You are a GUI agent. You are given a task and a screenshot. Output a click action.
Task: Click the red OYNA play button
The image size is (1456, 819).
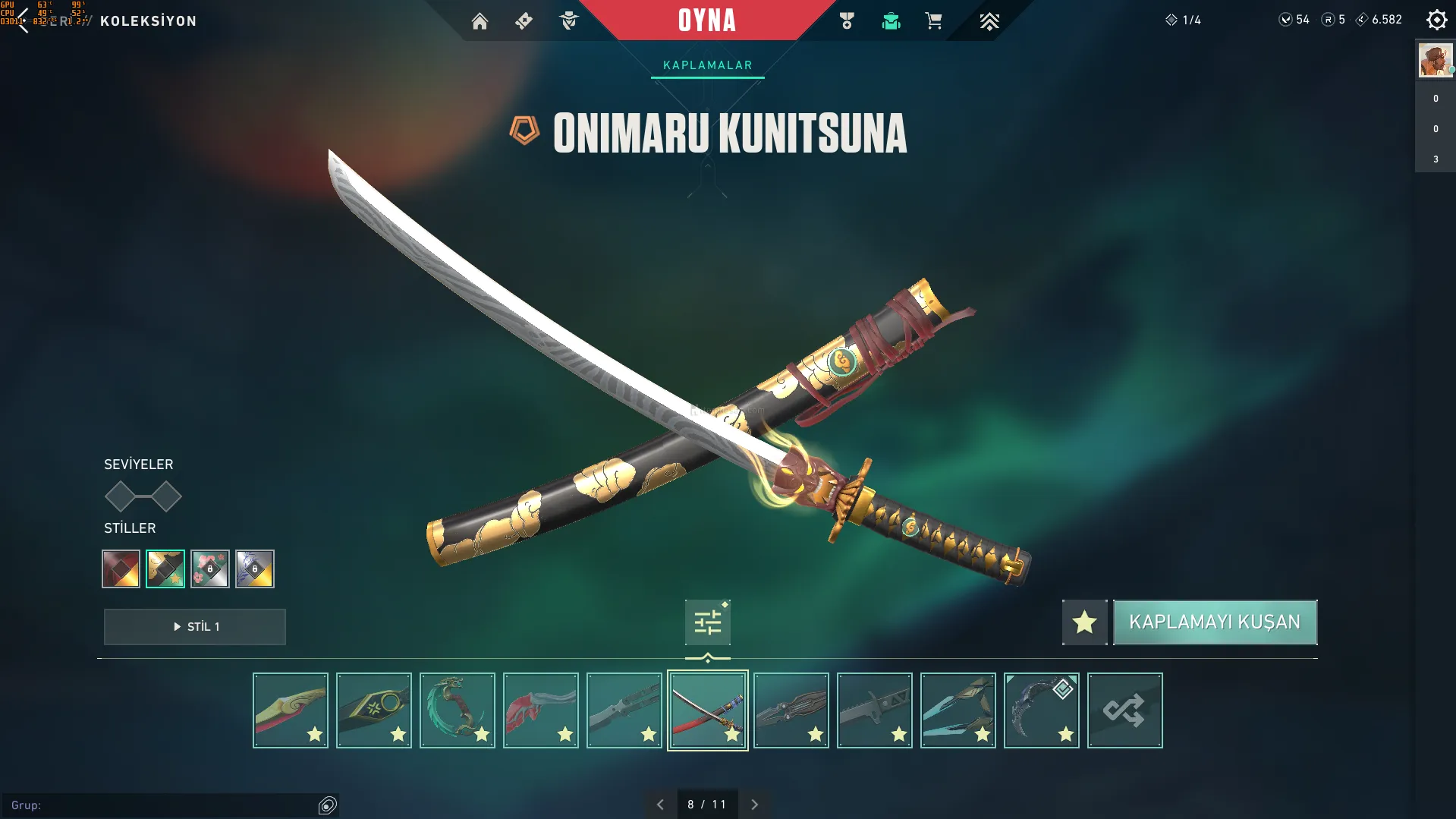pyautogui.click(x=706, y=20)
